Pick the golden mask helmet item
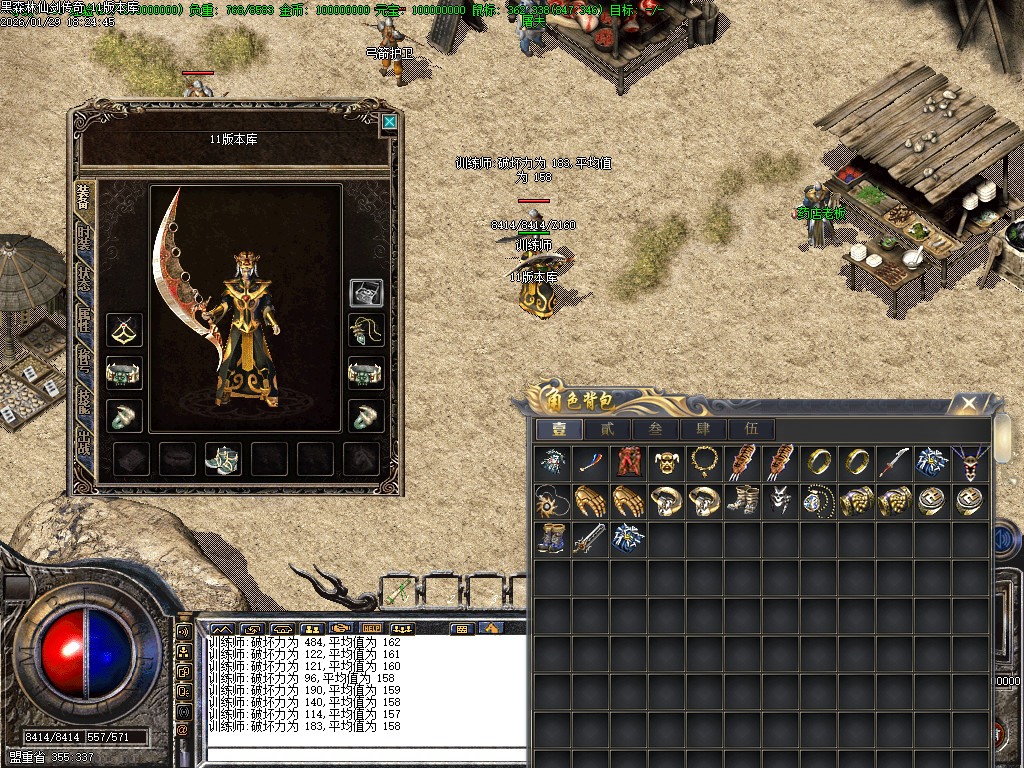 coord(666,462)
